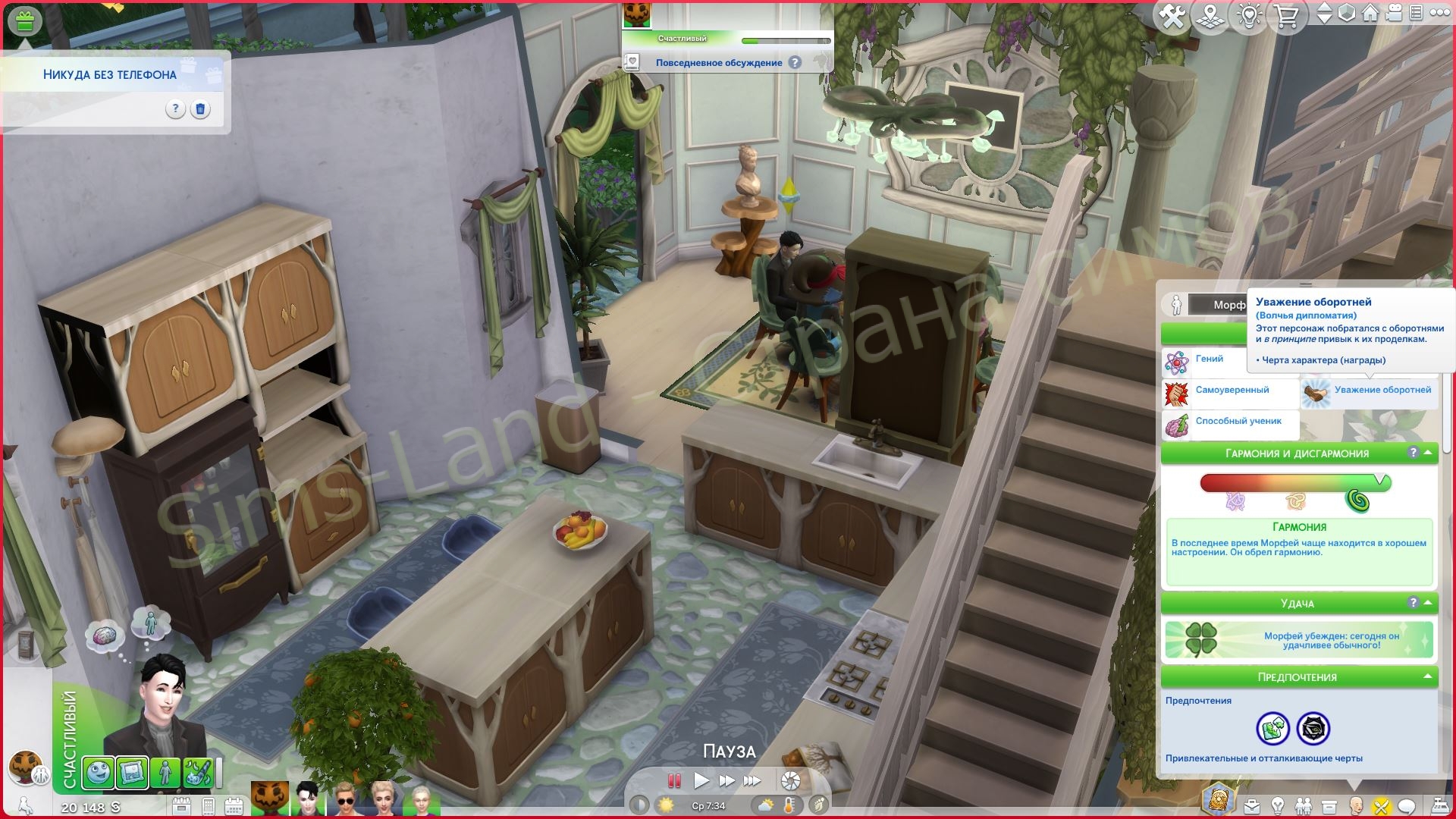Viewport: 1456px width, 819px height.
Task: Open the phone from the bottom bar
Action: [x=208, y=806]
